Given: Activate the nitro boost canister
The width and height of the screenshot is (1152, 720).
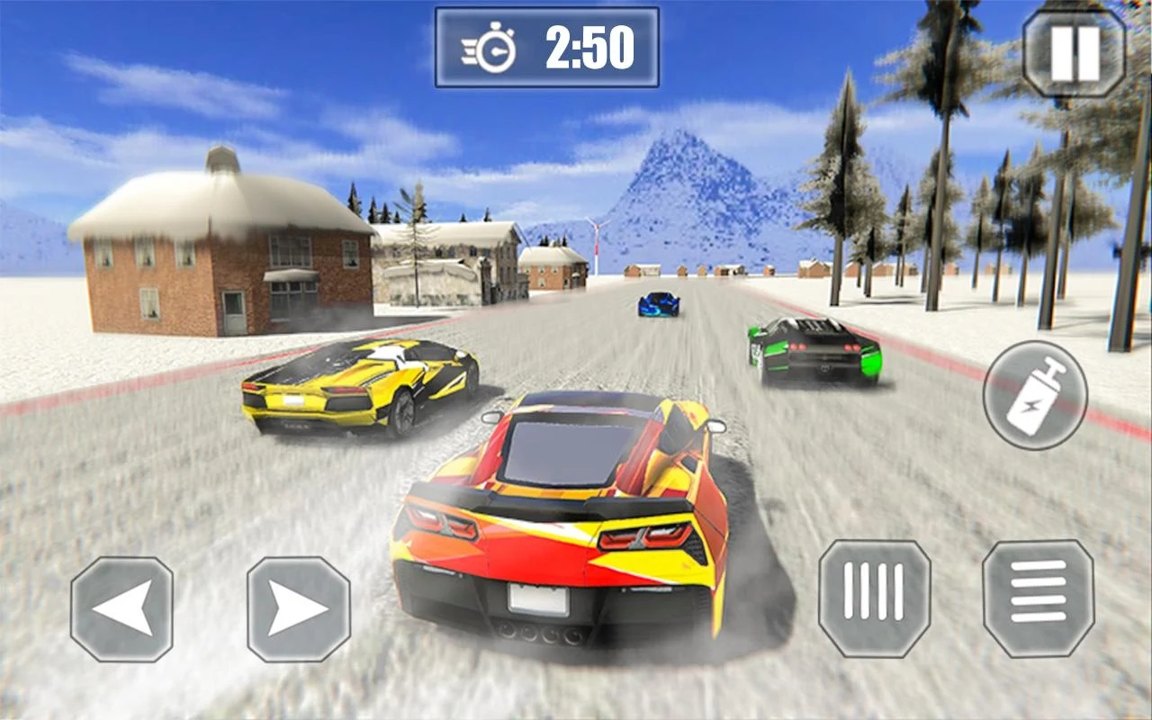Looking at the screenshot, I should tap(1034, 395).
